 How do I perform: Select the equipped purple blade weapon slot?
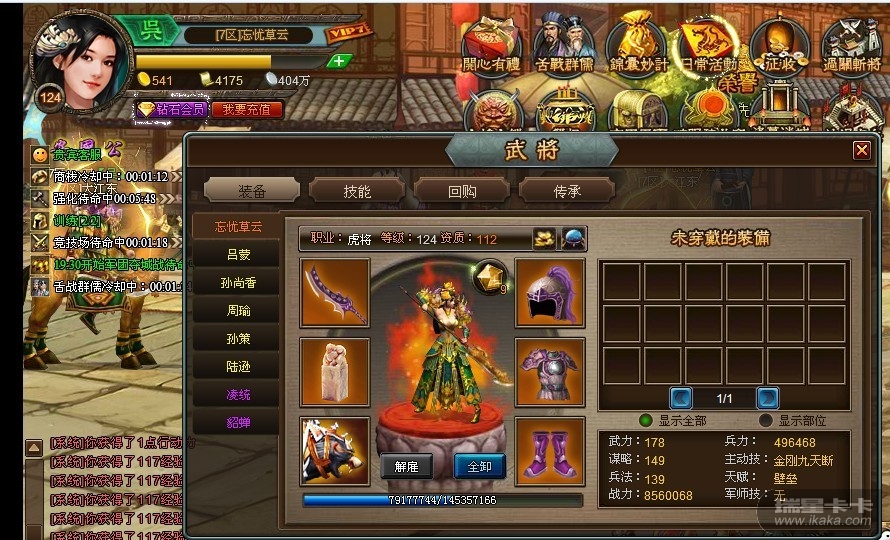335,292
